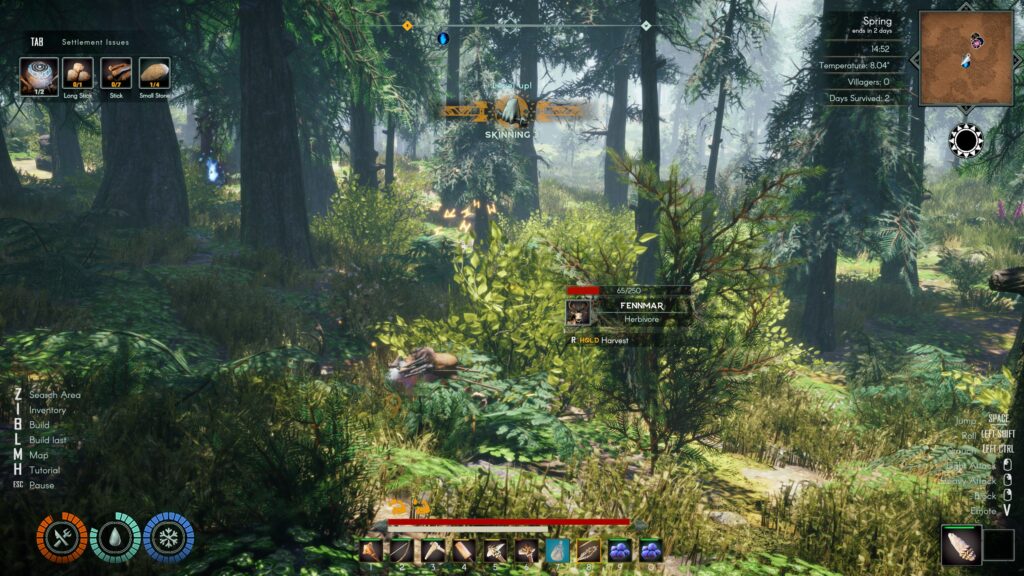Click the Fennmar creature portrait
1024x576 pixels.
pos(579,313)
